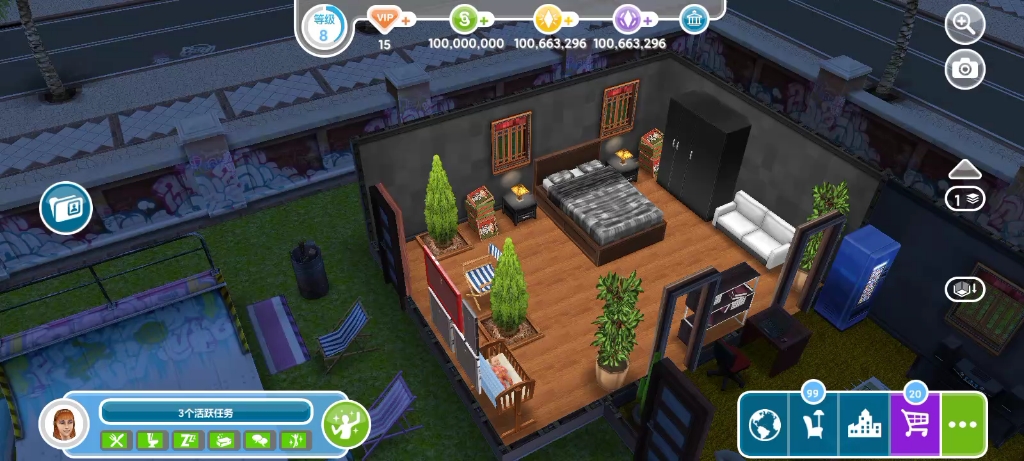Add more yellow lifestyle points
Image resolution: width=1024 pixels, height=461 pixels.
click(568, 19)
